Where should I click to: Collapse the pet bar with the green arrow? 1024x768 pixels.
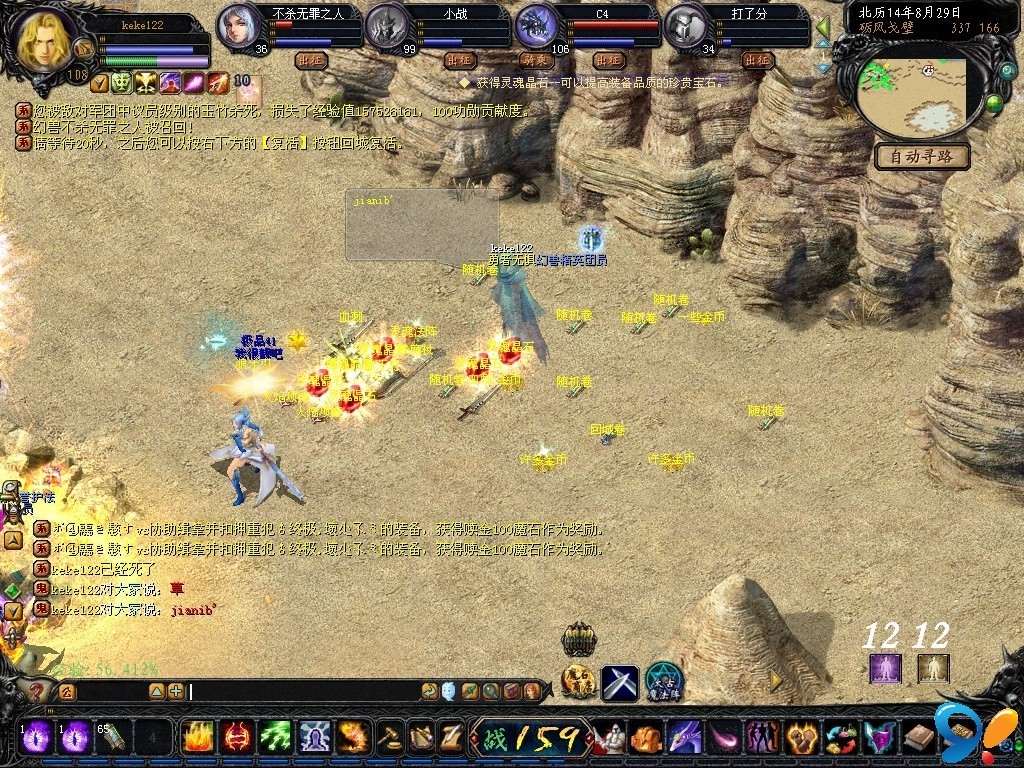coord(823,26)
